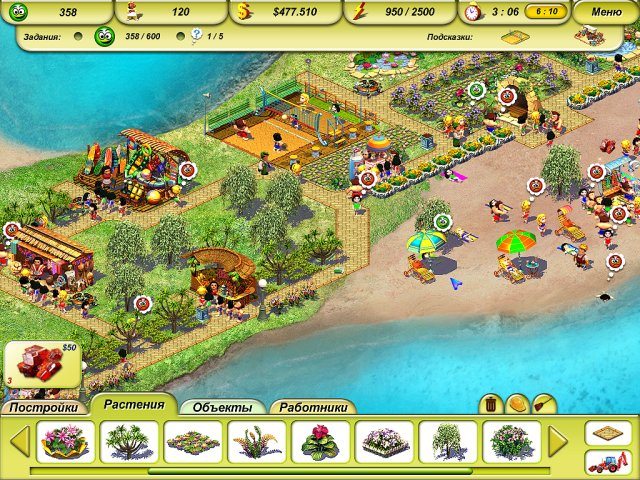Select the pink flower basket plant
The height and width of the screenshot is (480, 640).
pyautogui.click(x=66, y=441)
